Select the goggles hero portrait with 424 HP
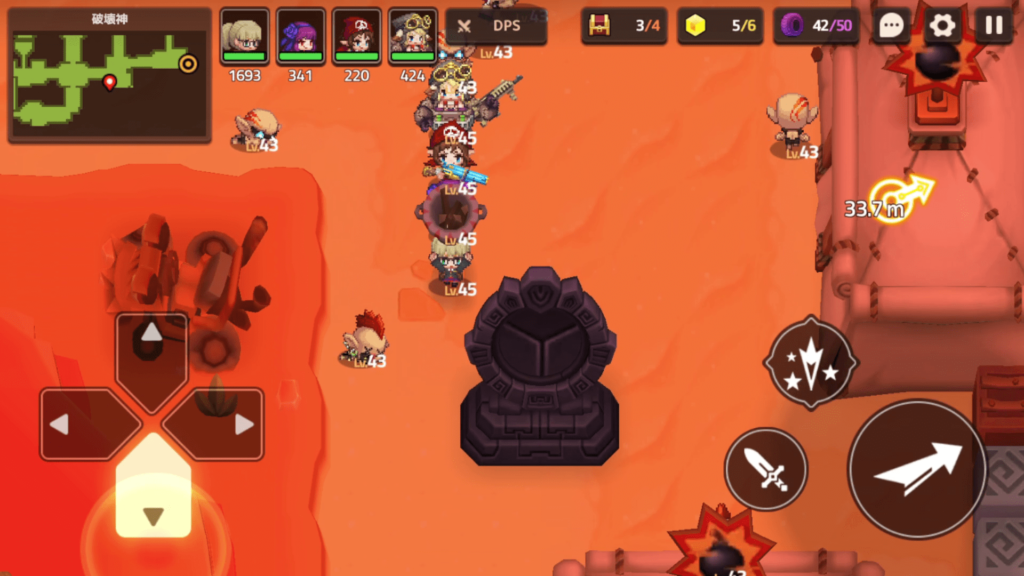The height and width of the screenshot is (576, 1024). pos(412,37)
